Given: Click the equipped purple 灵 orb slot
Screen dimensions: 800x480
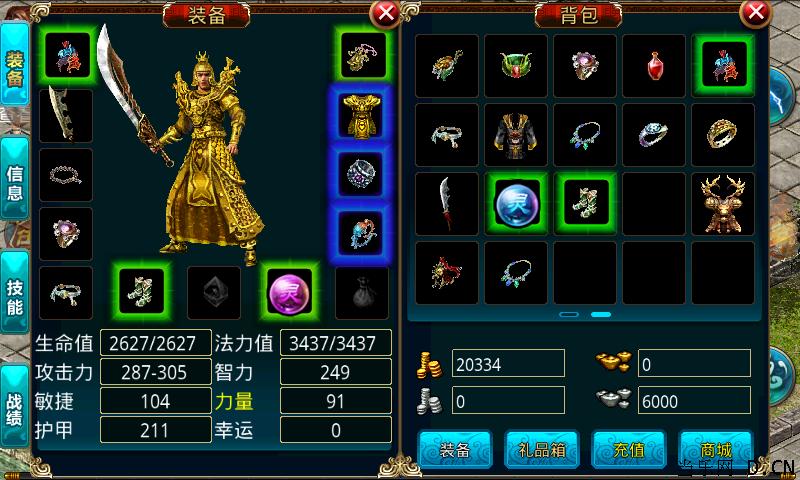Looking at the screenshot, I should (x=288, y=292).
